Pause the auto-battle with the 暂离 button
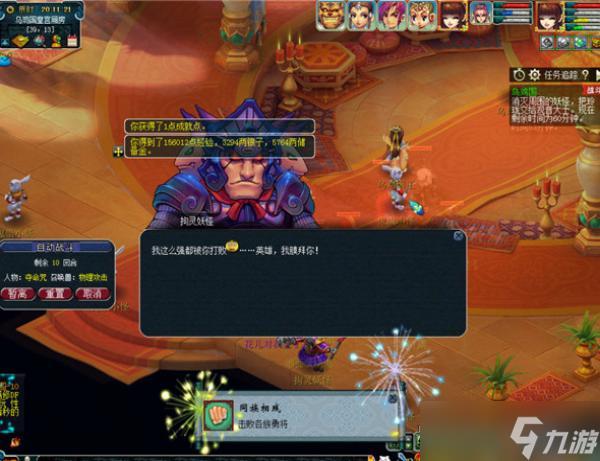Viewport: 600px width, 461px height. (x=19, y=294)
